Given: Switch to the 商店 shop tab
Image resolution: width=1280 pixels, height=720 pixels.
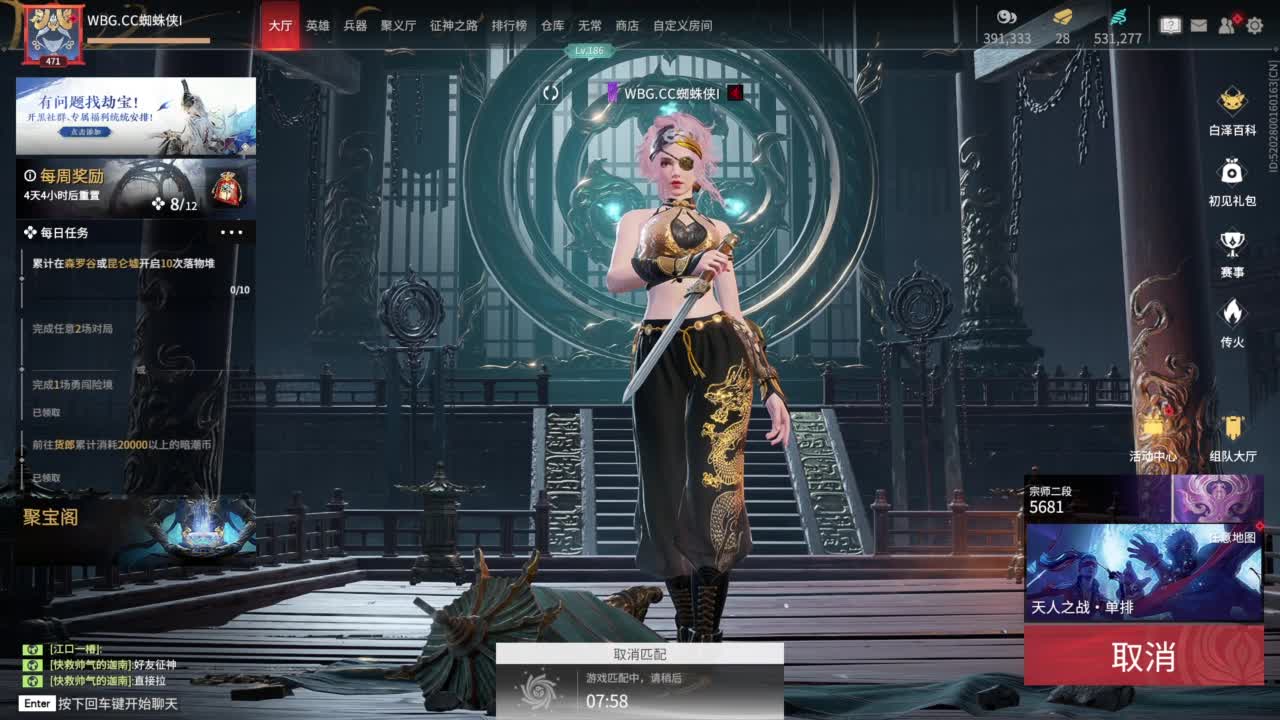Looking at the screenshot, I should [x=627, y=26].
